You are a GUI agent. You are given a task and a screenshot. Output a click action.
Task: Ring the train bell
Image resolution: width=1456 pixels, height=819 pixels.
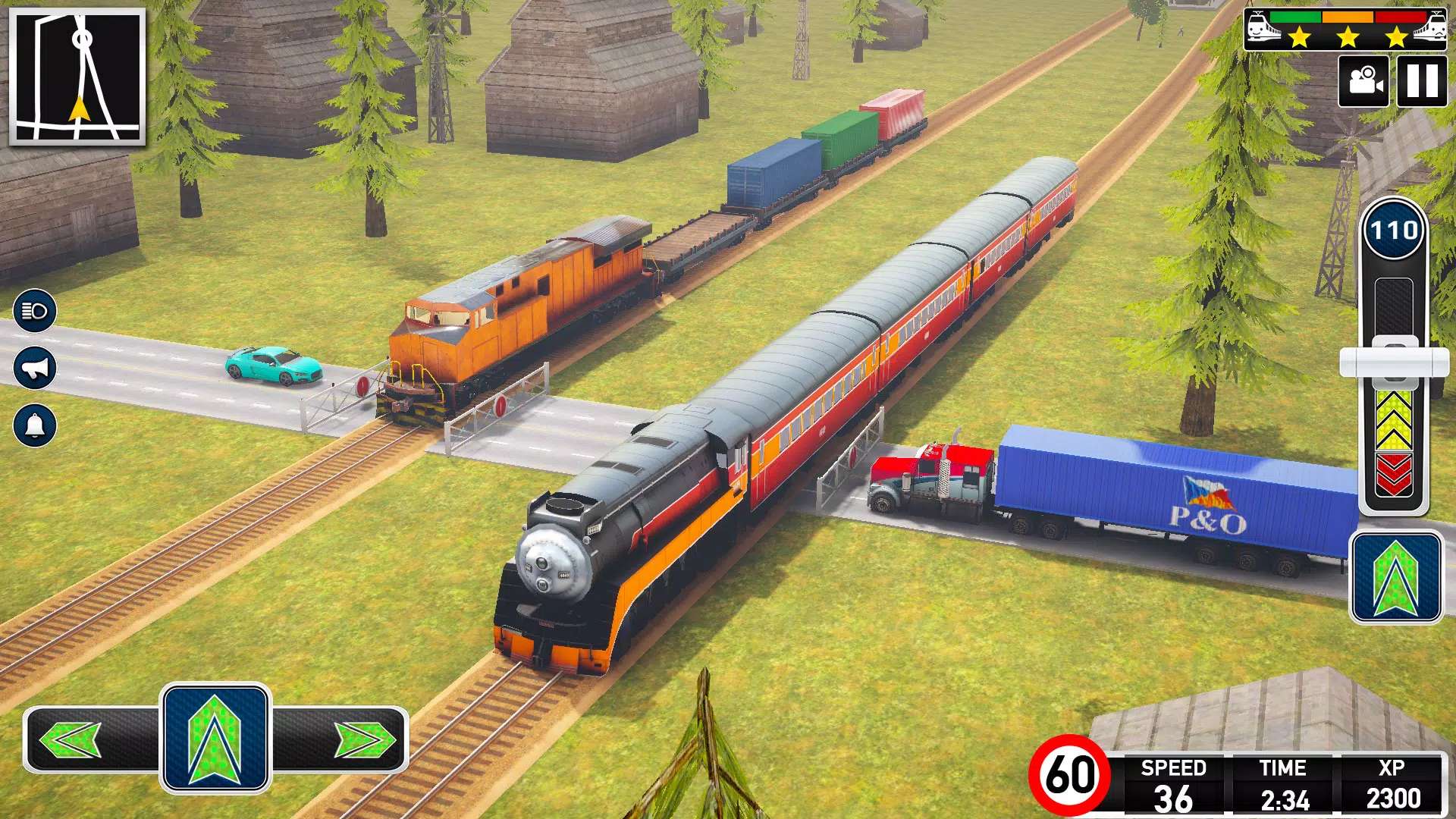click(35, 425)
